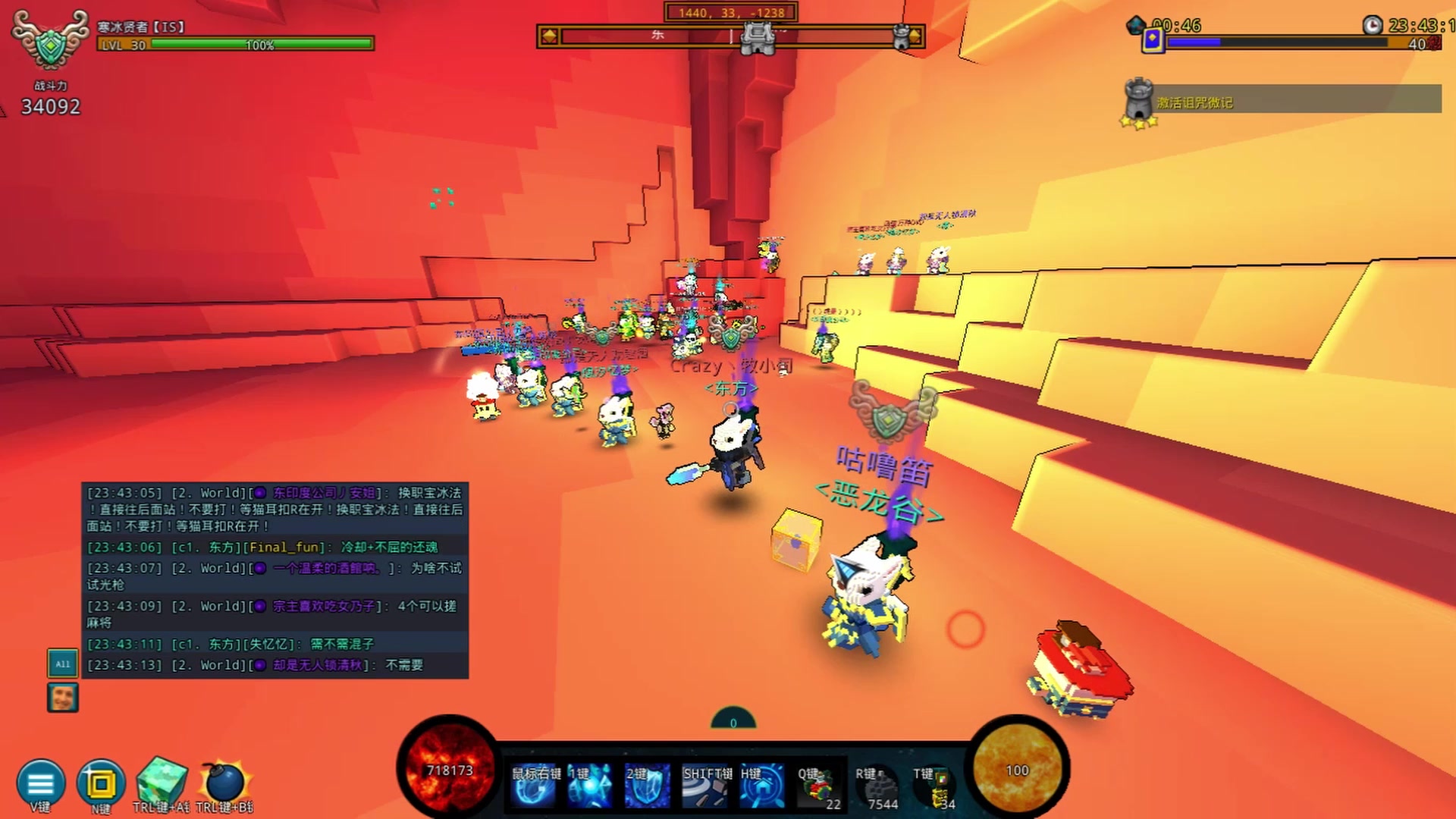This screenshot has width=1456, height=819.
Task: Select the R-key grey bomb slot
Action: click(877, 786)
